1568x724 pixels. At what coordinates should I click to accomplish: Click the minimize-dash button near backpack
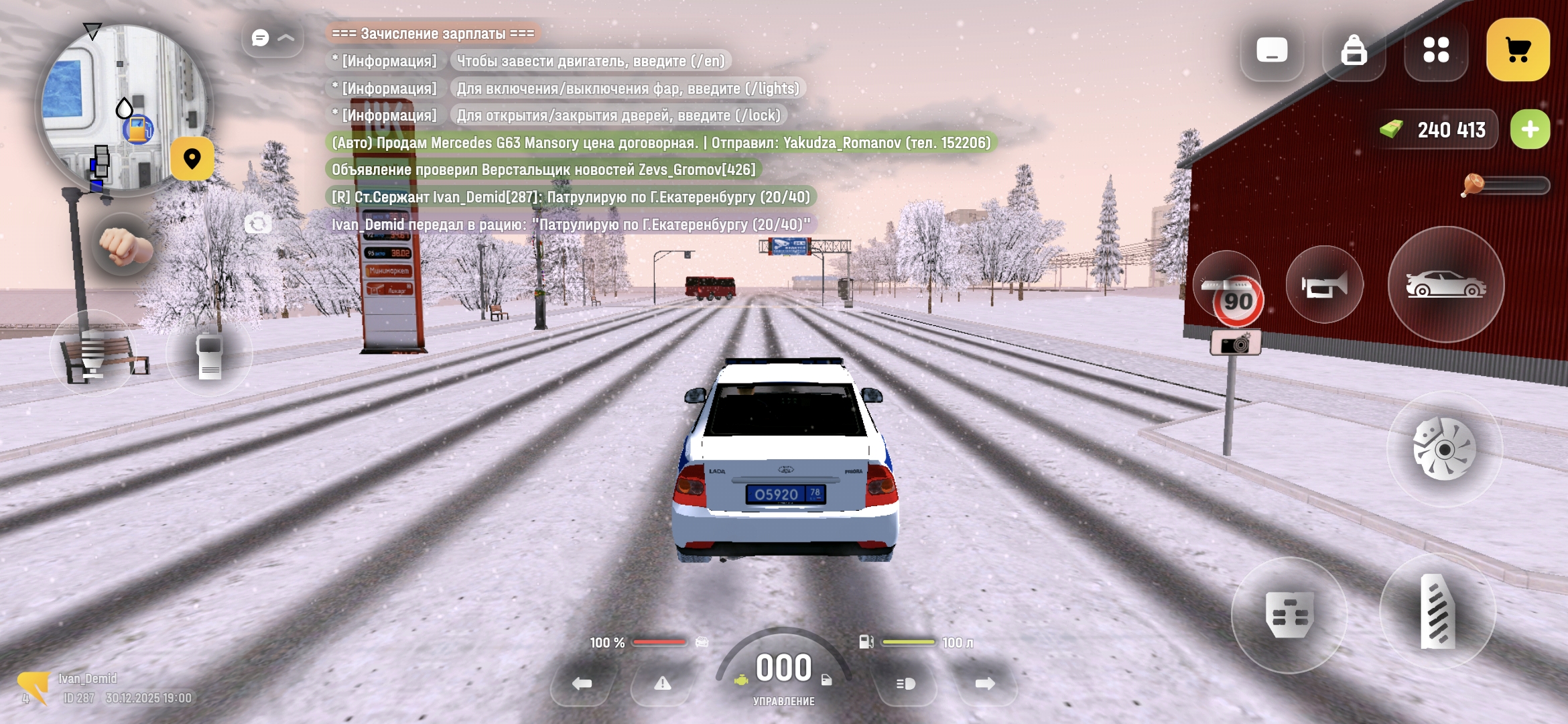(1271, 50)
